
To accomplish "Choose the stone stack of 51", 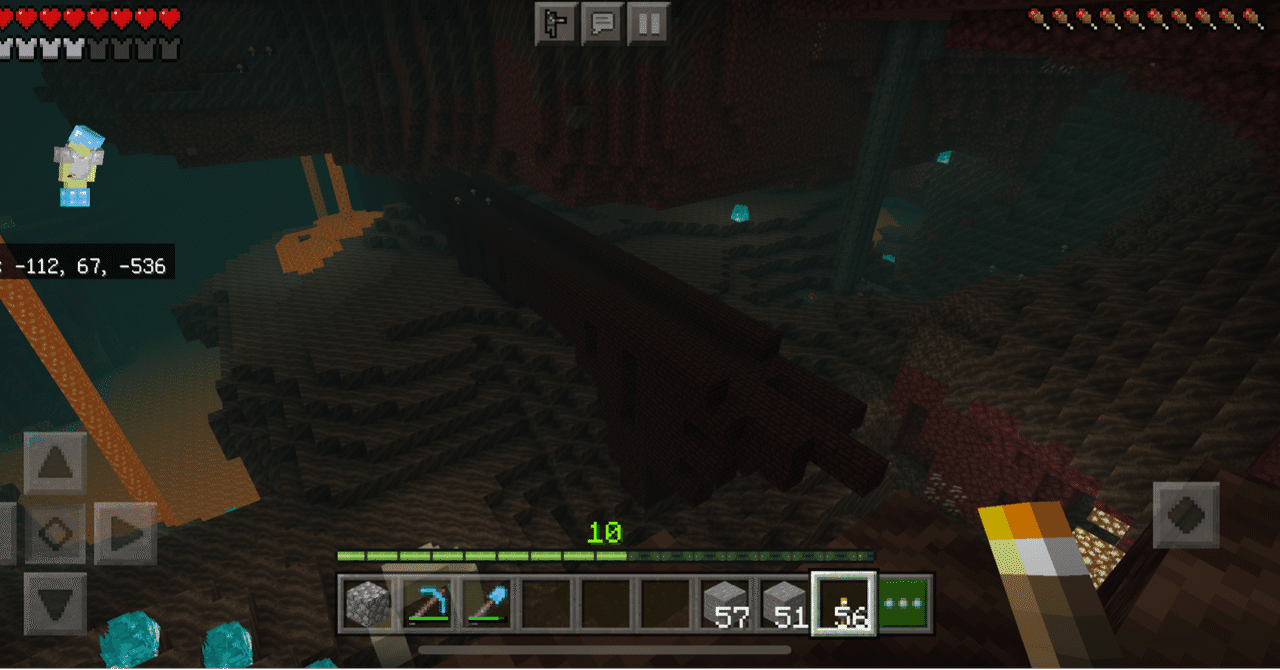I will click(787, 603).
